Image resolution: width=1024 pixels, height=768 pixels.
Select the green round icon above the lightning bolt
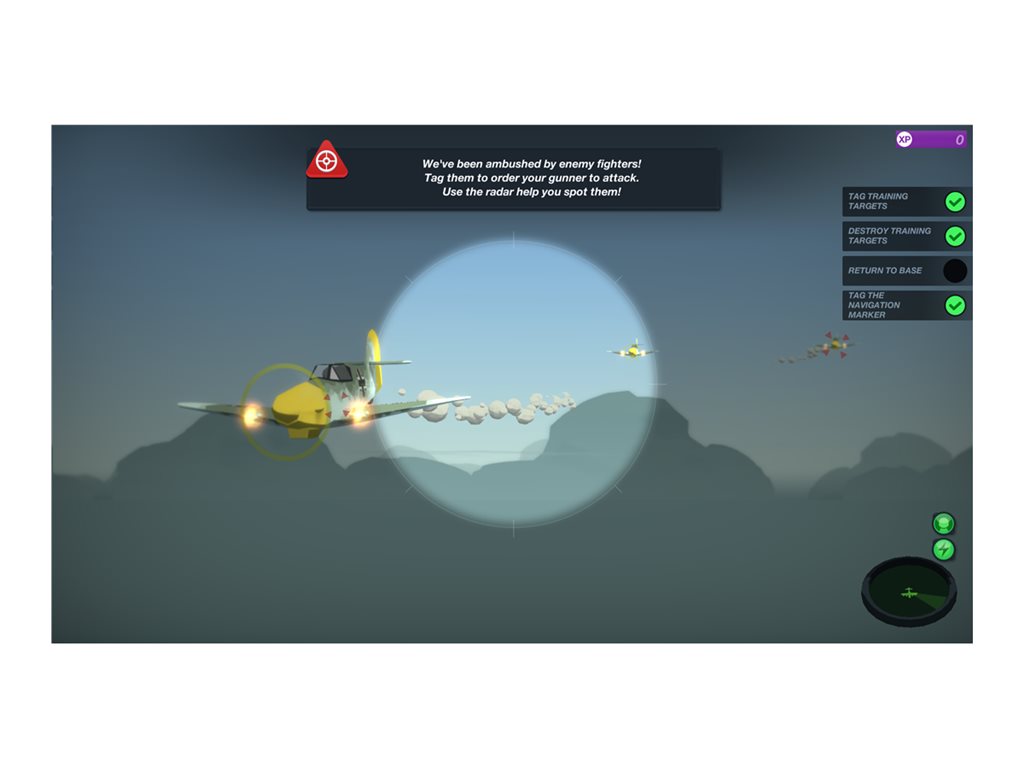tap(943, 523)
